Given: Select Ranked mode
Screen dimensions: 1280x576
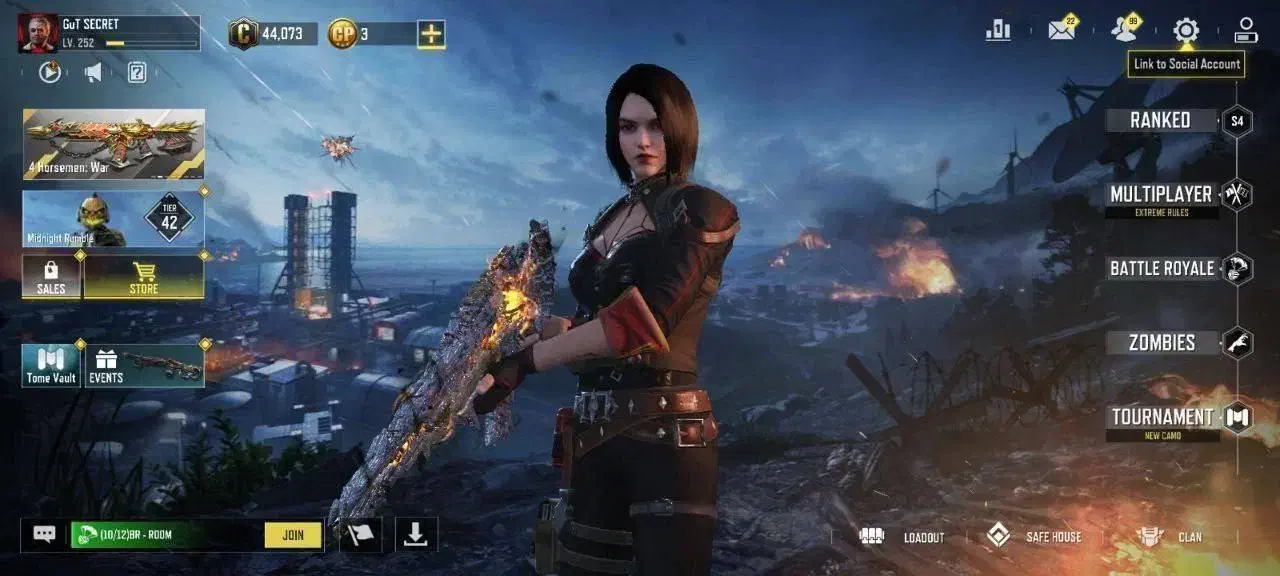Looking at the screenshot, I should (x=1160, y=121).
